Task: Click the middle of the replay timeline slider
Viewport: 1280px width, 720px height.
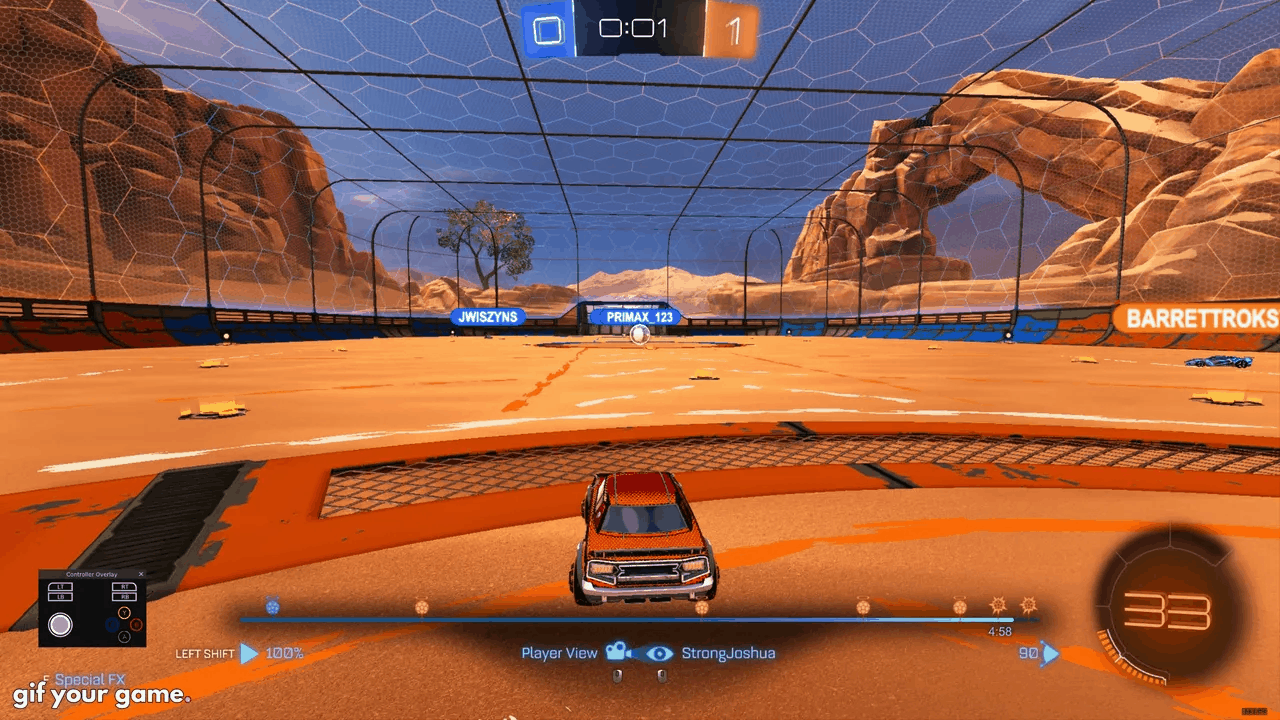Action: point(640,618)
